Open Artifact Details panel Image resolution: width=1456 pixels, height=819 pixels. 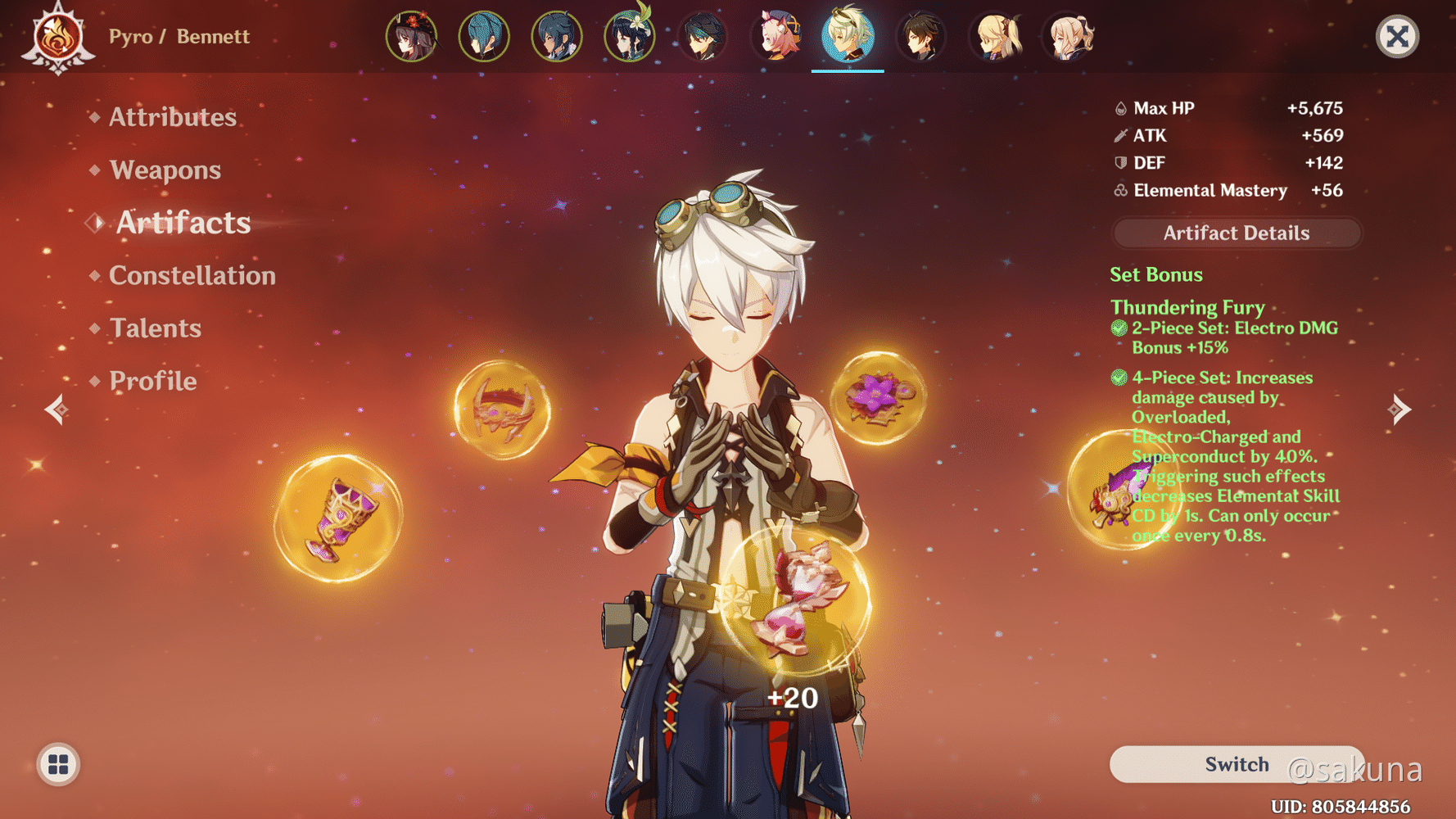pyautogui.click(x=1236, y=233)
